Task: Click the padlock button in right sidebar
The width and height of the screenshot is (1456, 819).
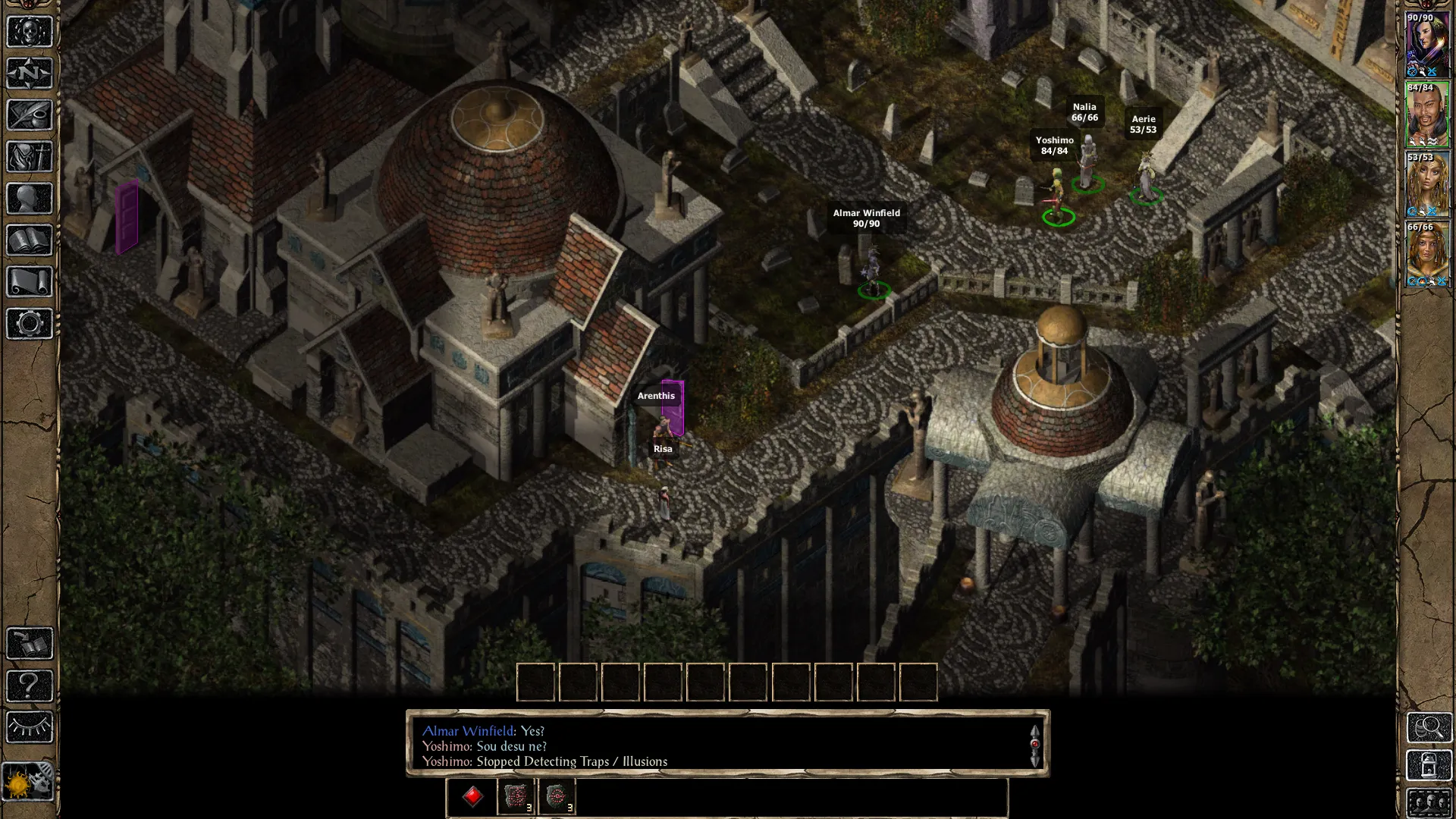Action: 1429,766
